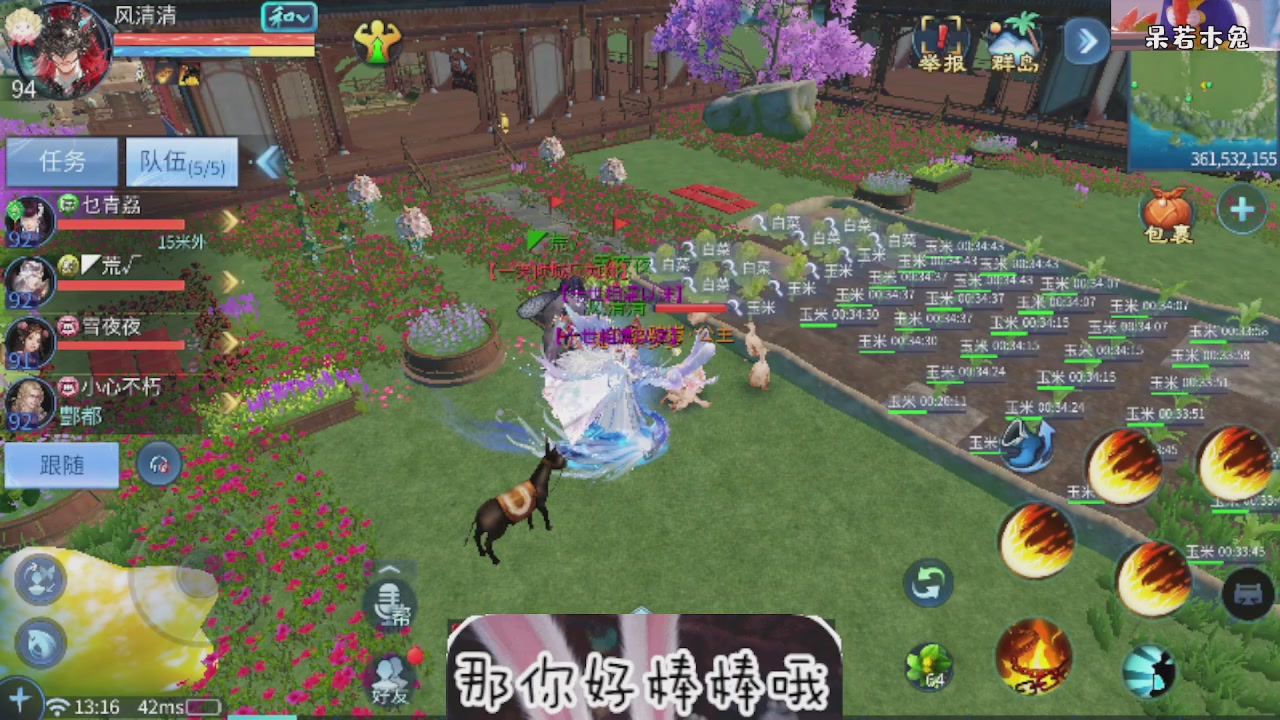
Task: Toggle the voice microphone on
Action: point(390,603)
